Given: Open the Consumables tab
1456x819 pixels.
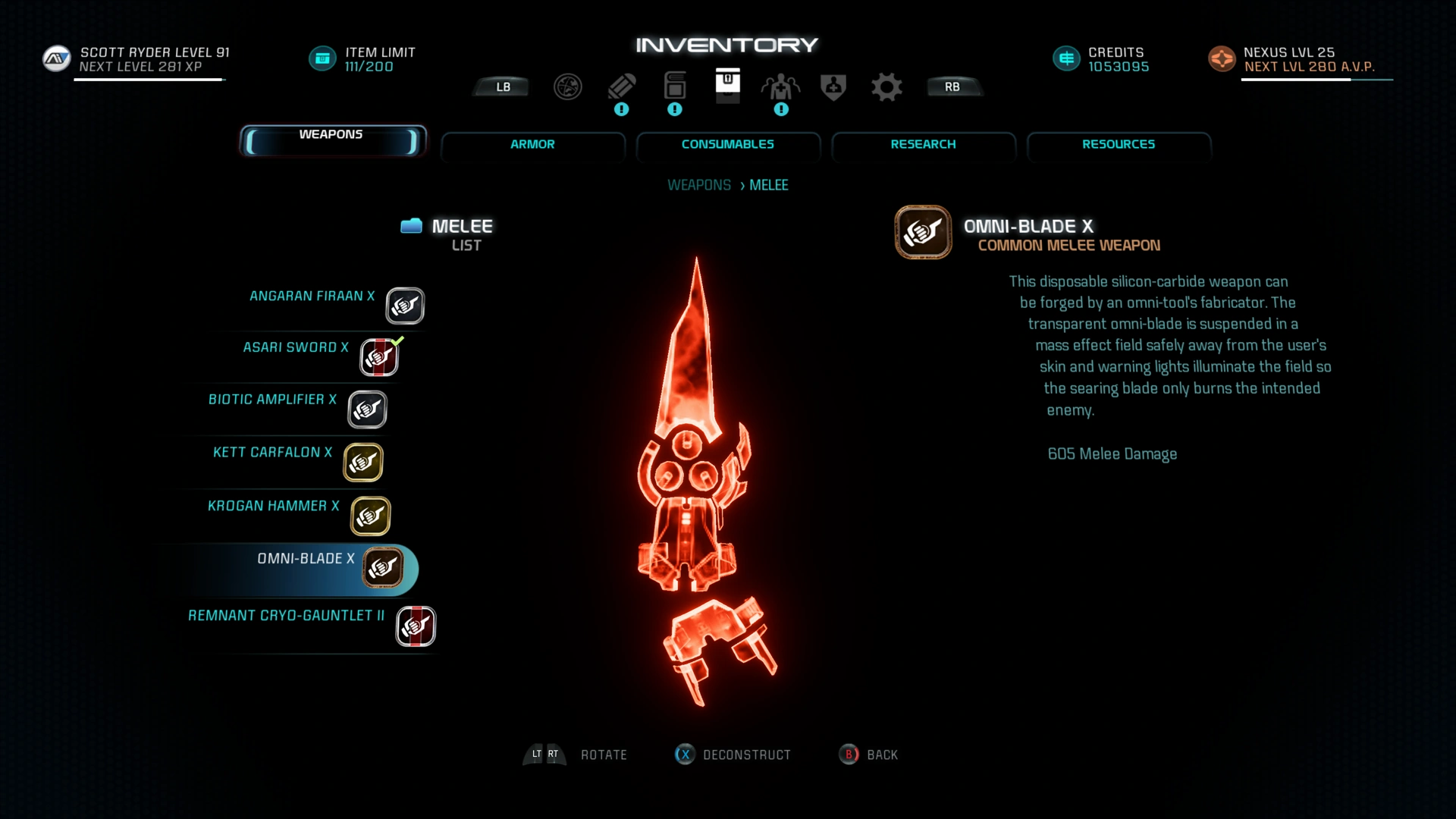Looking at the screenshot, I should (x=727, y=144).
